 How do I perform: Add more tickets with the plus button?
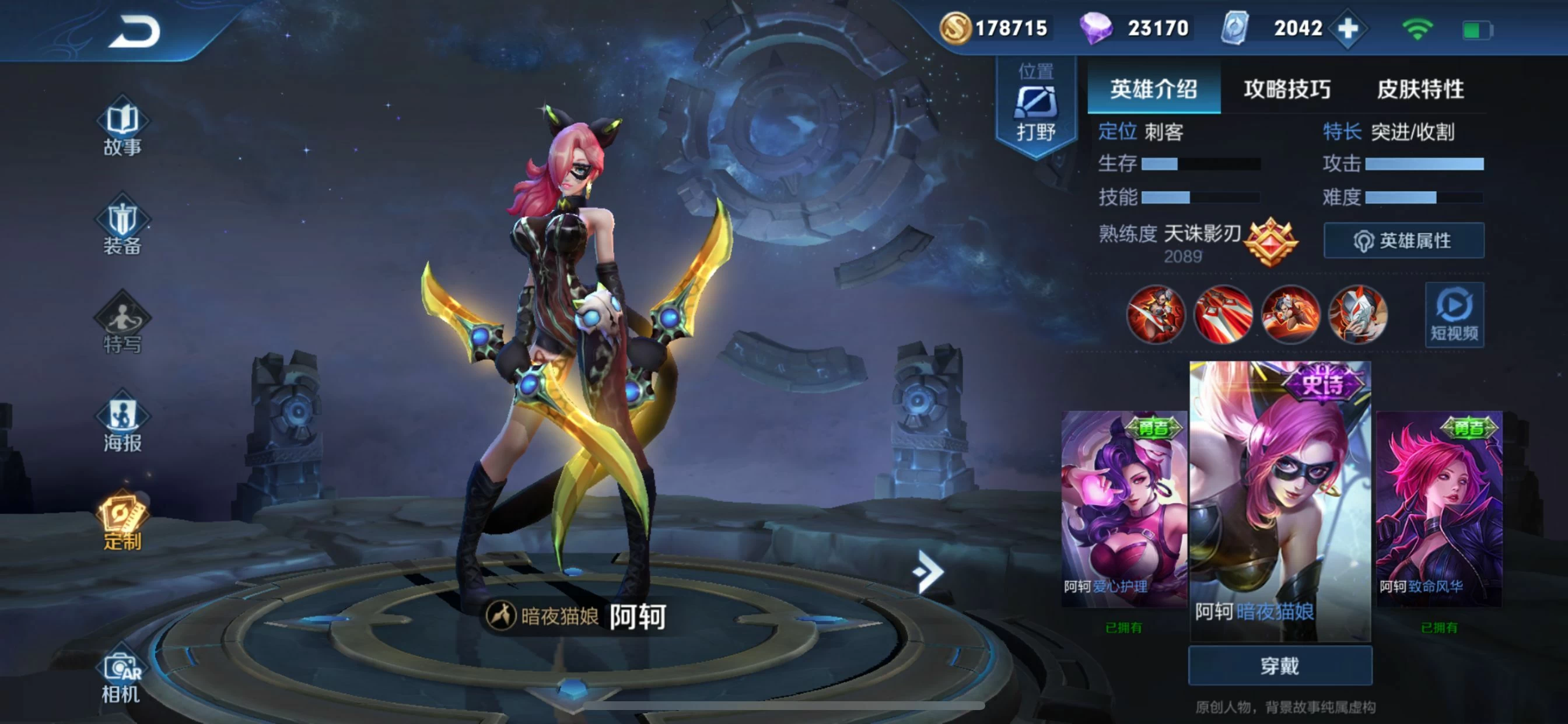click(x=1348, y=29)
